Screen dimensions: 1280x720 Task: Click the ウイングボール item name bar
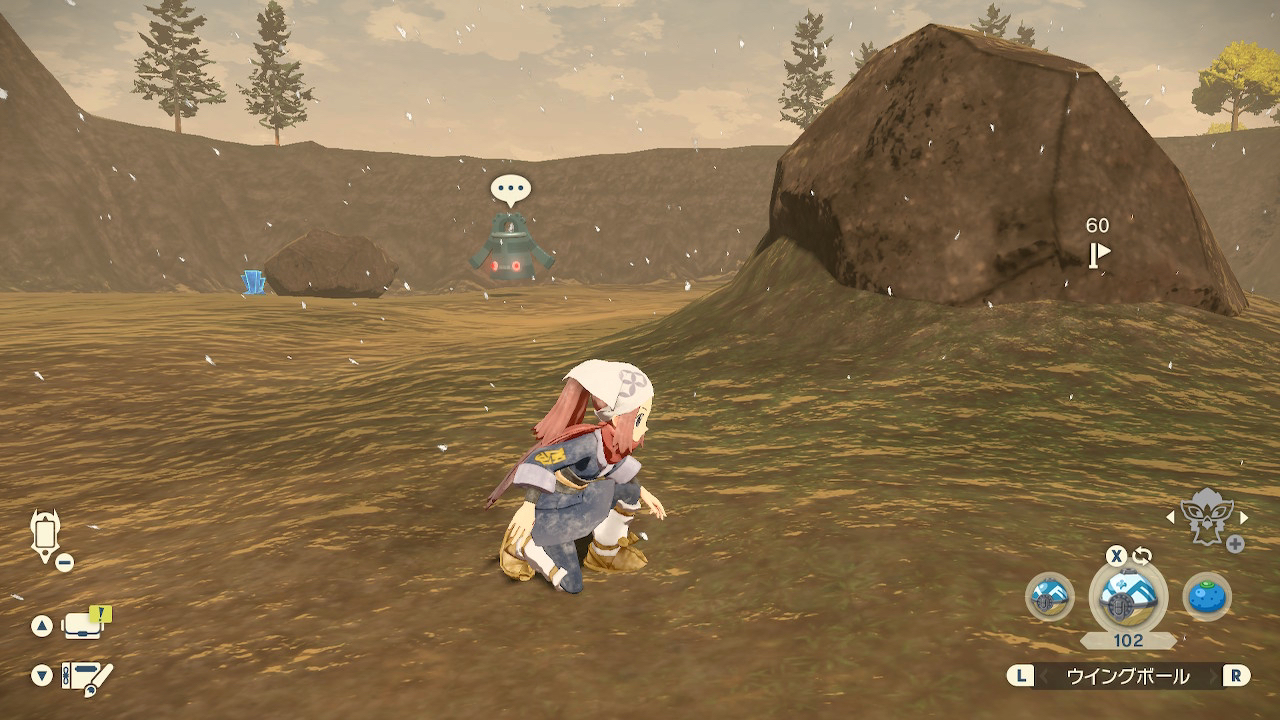coord(1127,676)
